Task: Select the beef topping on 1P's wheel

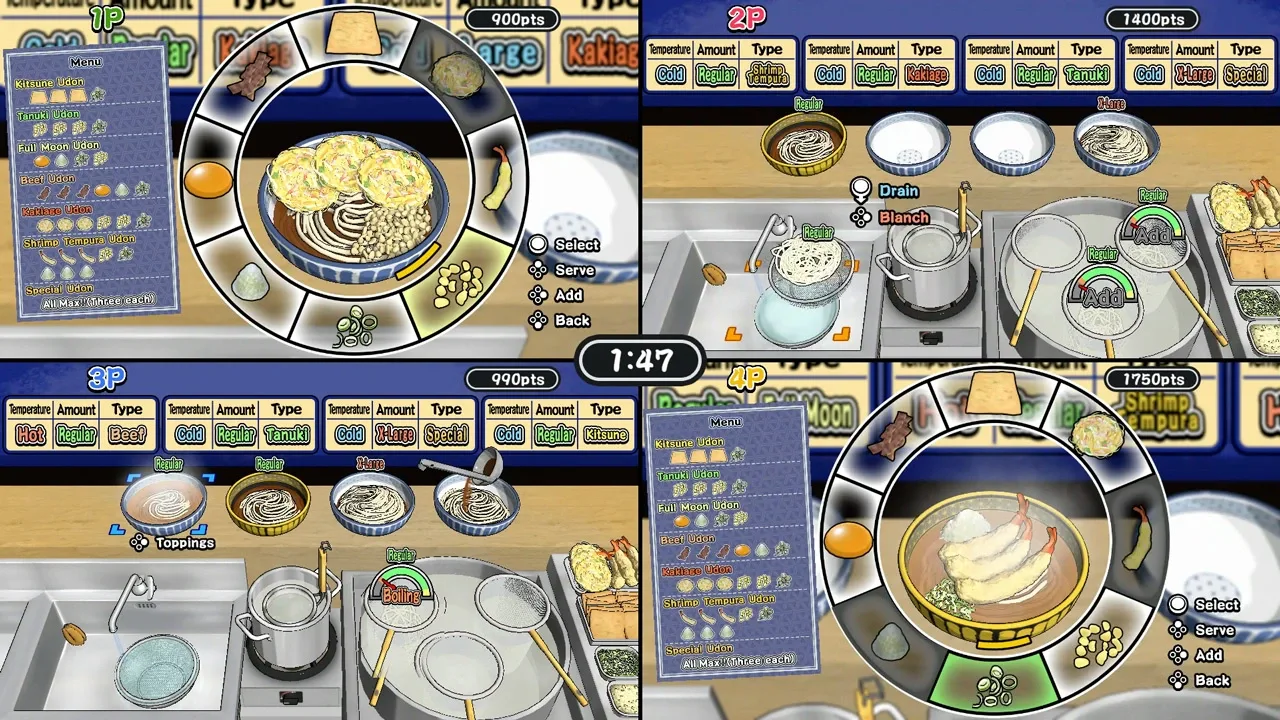Action: point(249,74)
